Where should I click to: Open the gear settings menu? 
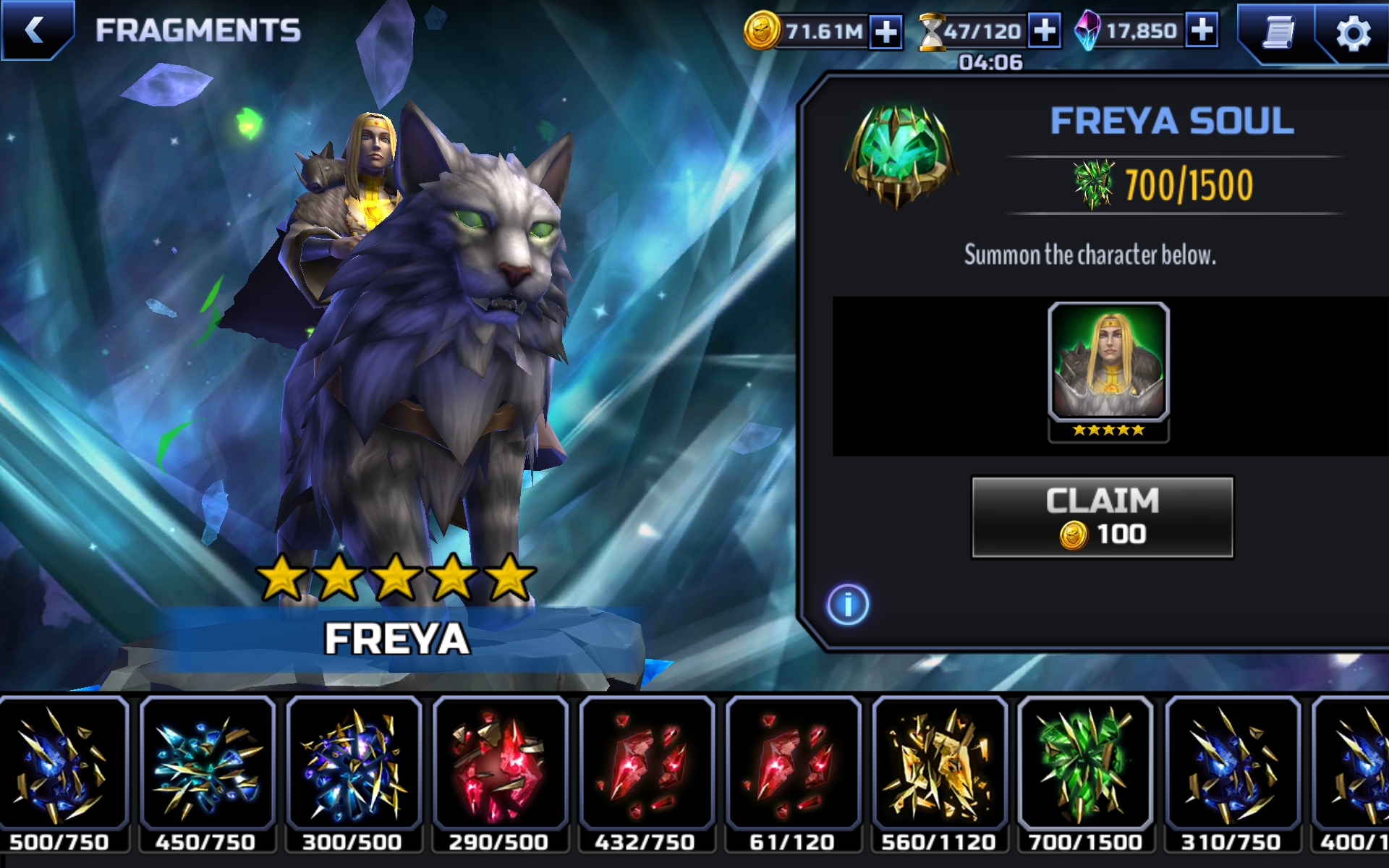tap(1353, 33)
